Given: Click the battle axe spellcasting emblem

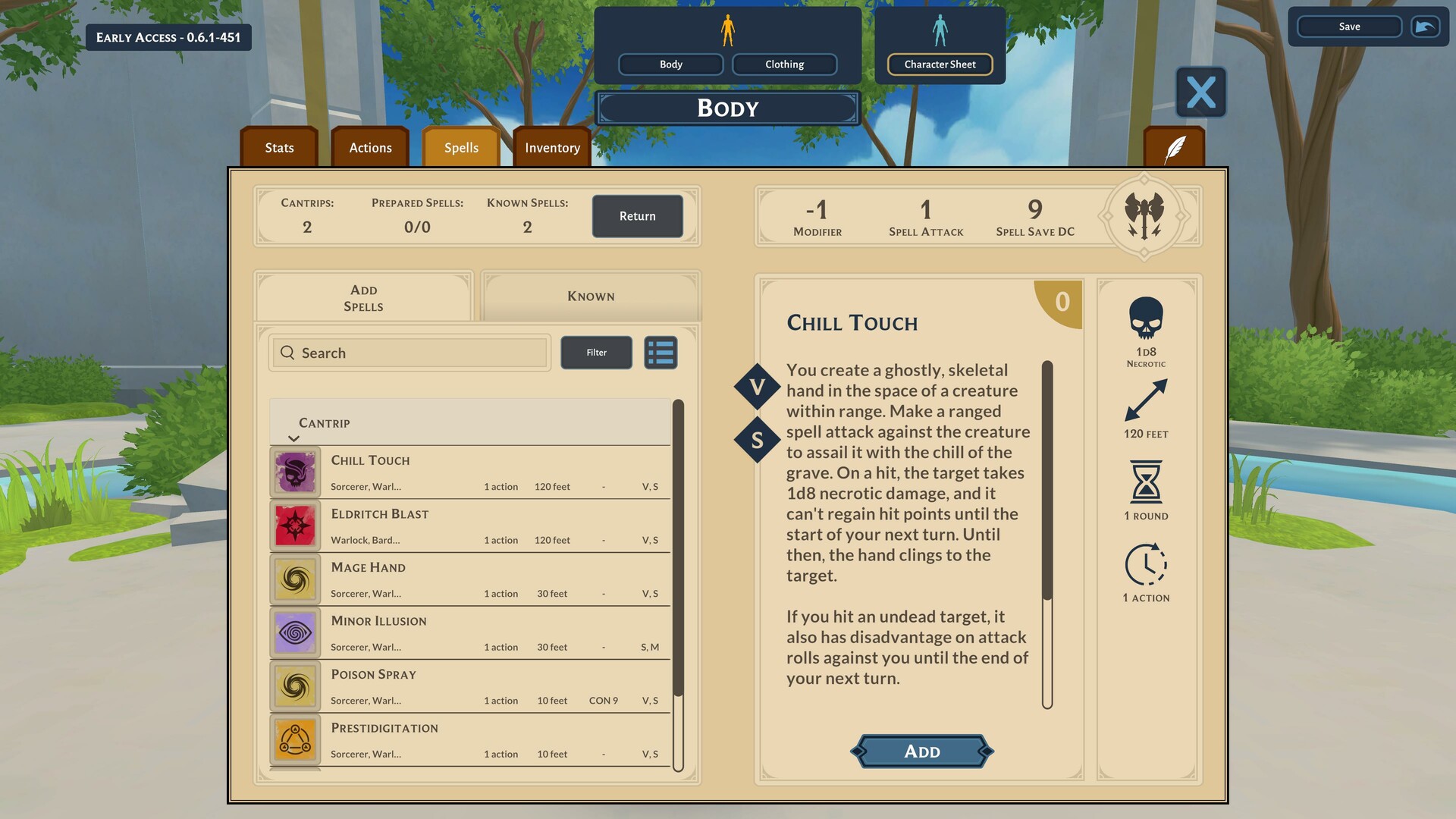Looking at the screenshot, I should click(x=1145, y=216).
